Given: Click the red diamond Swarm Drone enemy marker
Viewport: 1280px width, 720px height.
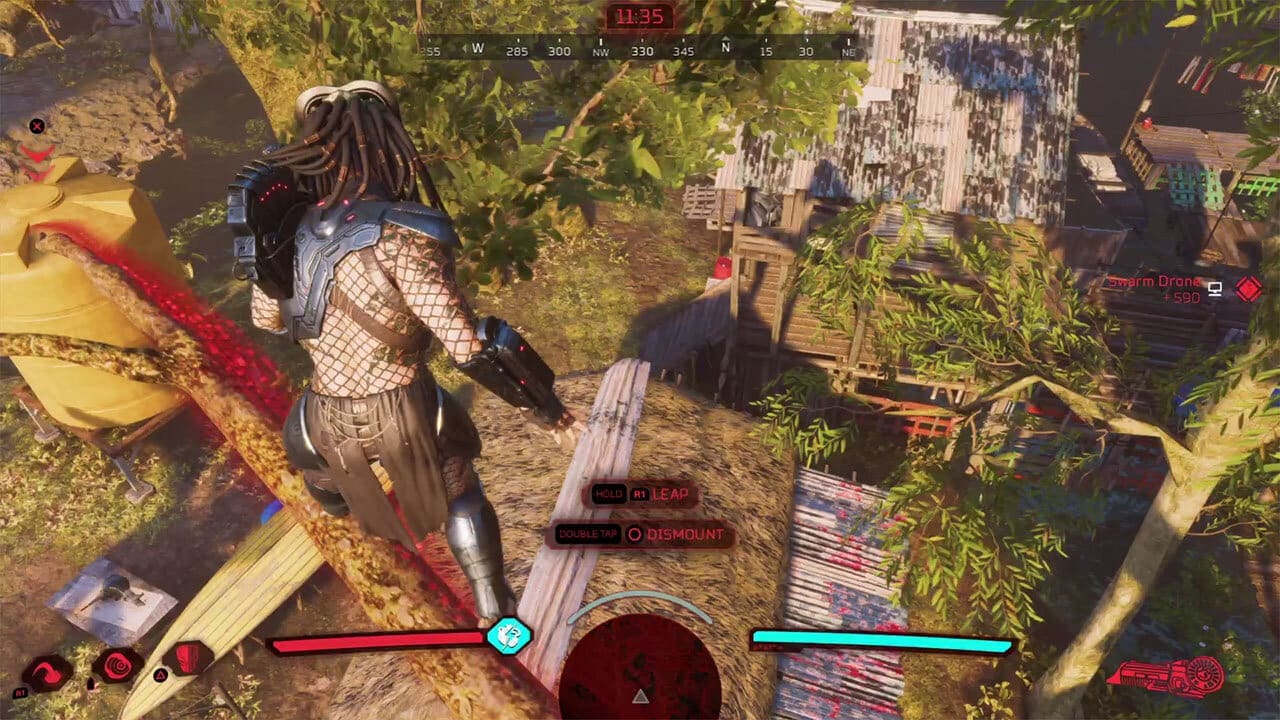Looking at the screenshot, I should click(1247, 287).
